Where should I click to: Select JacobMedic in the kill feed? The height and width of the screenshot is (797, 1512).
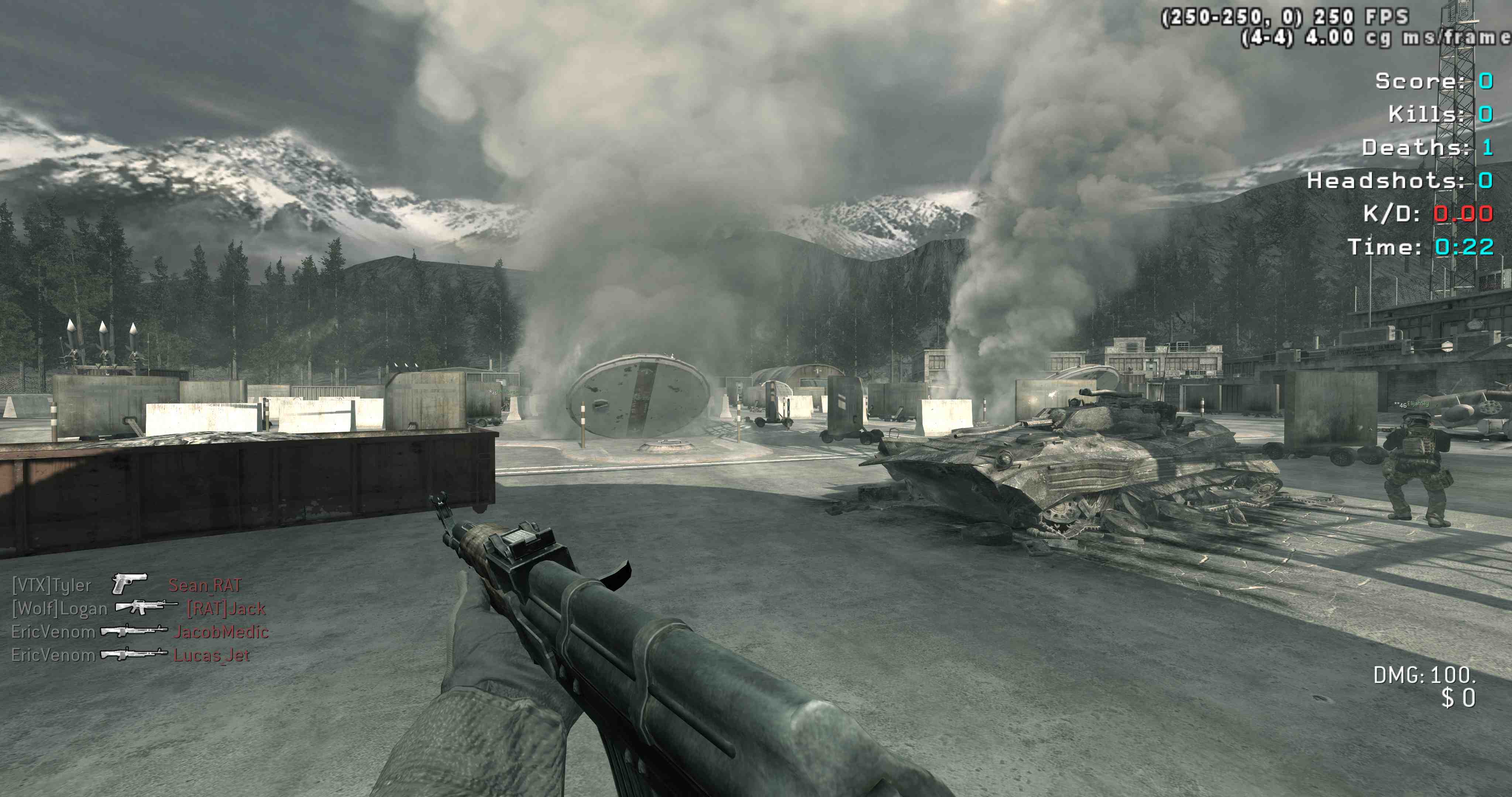tap(221, 632)
